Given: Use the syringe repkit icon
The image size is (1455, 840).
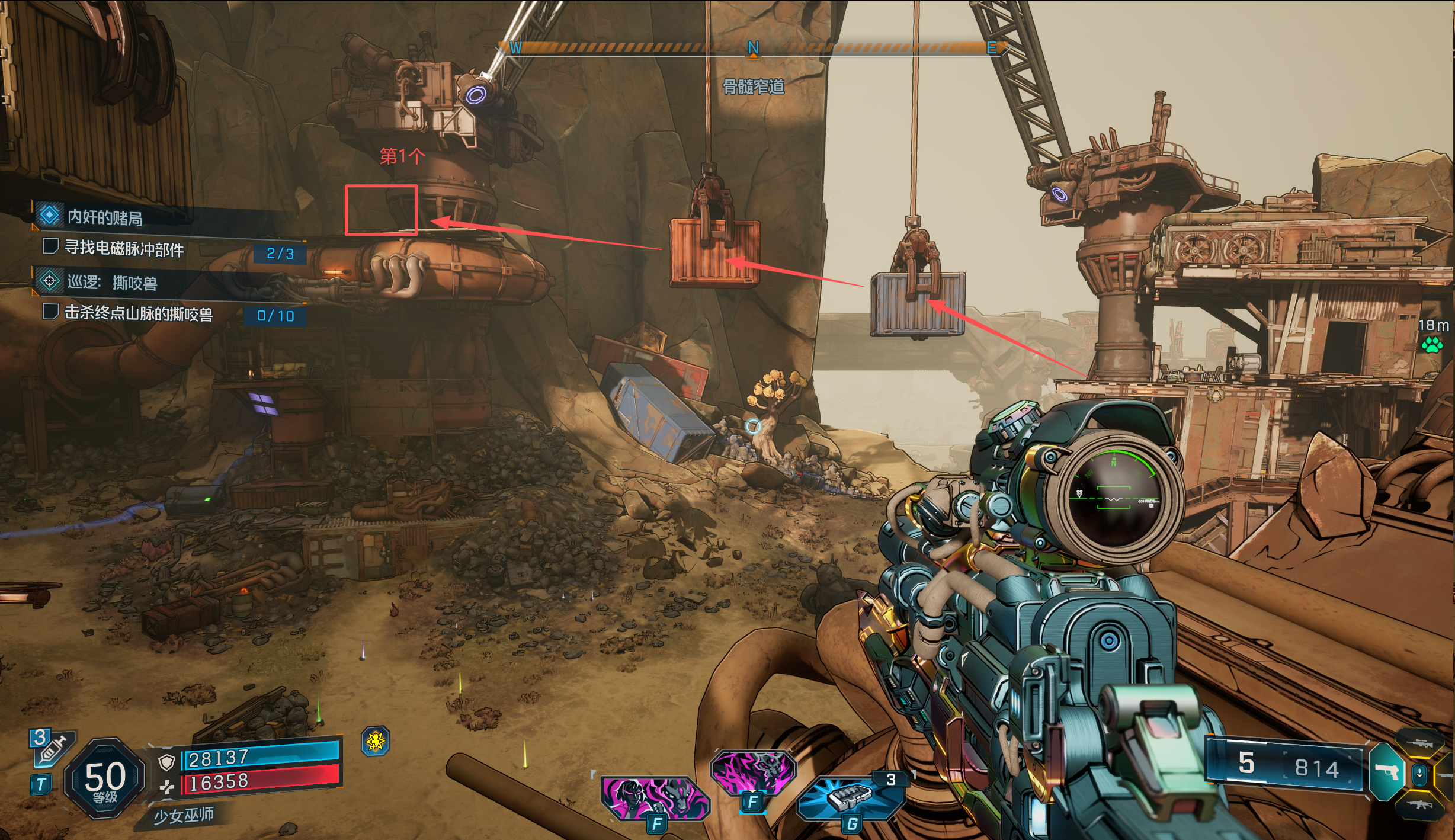Looking at the screenshot, I should [x=51, y=749].
